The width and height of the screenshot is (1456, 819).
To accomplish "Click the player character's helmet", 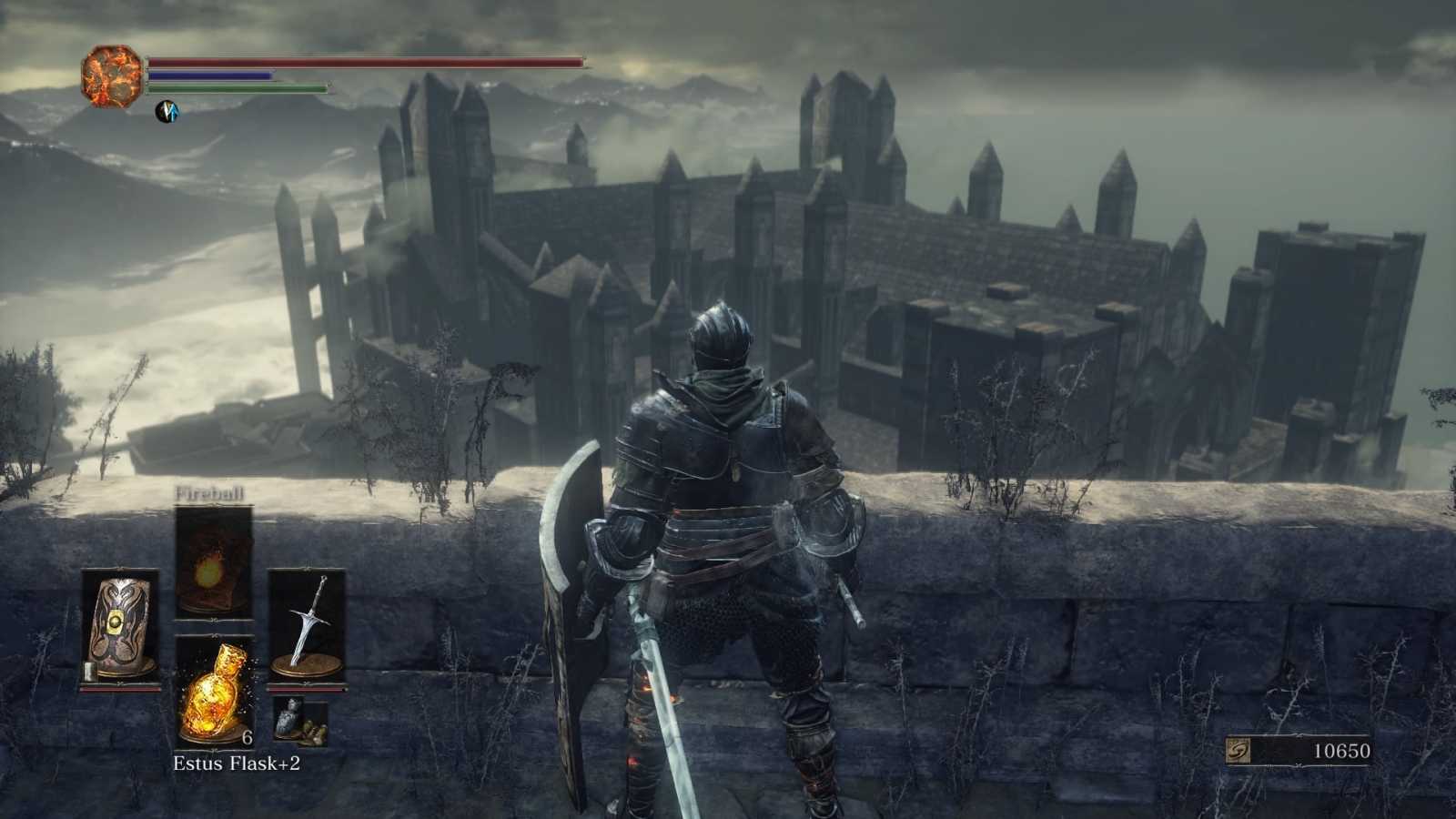I will point(719,337).
